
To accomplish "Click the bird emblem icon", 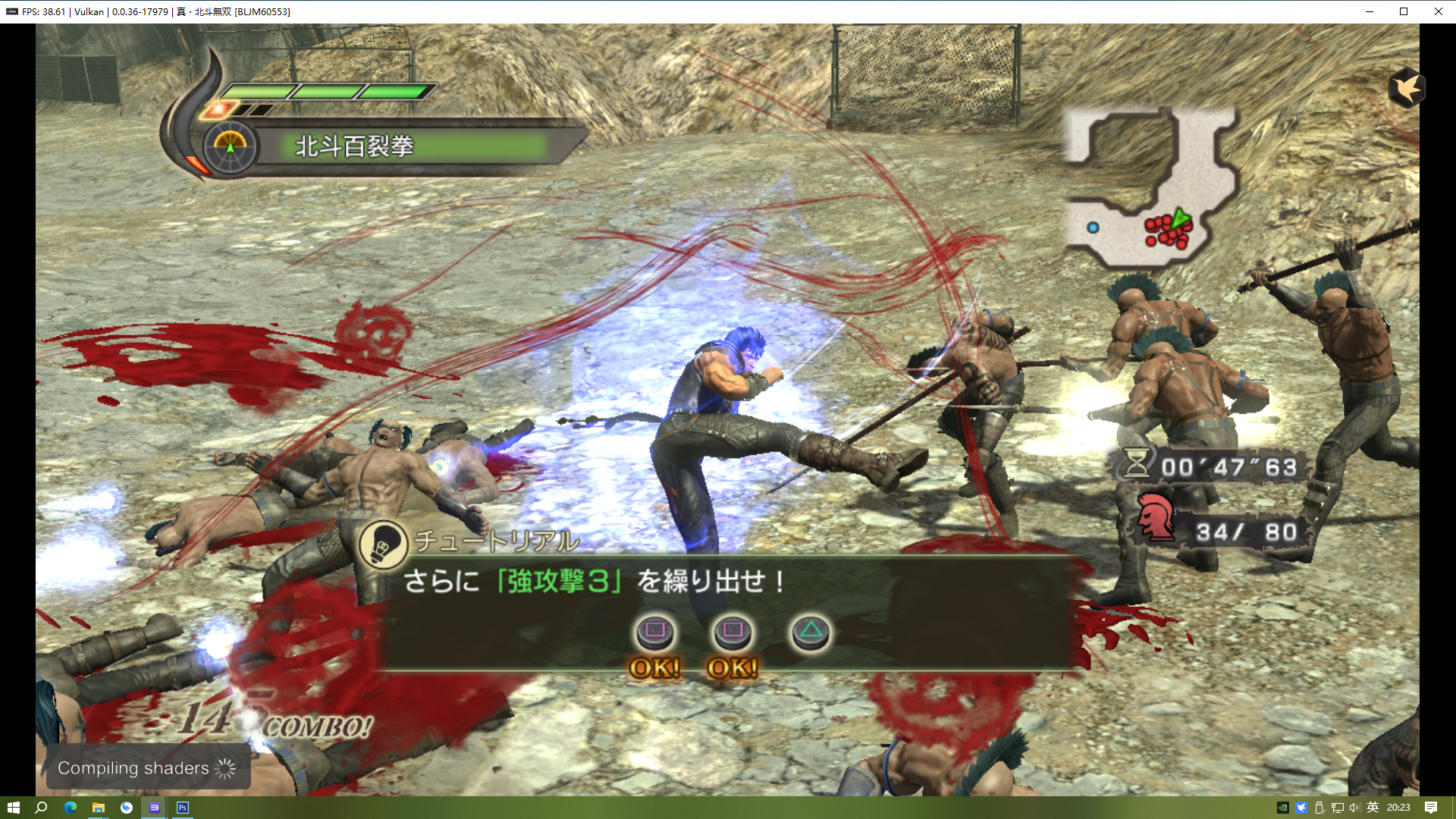I will pos(1407,88).
